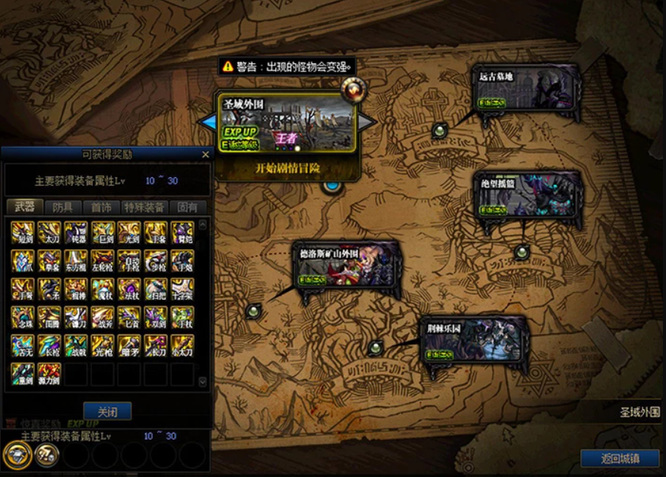Viewport: 666px width, 477px height.
Task: Switch to the 武器 weapons tab
Action: point(23,206)
